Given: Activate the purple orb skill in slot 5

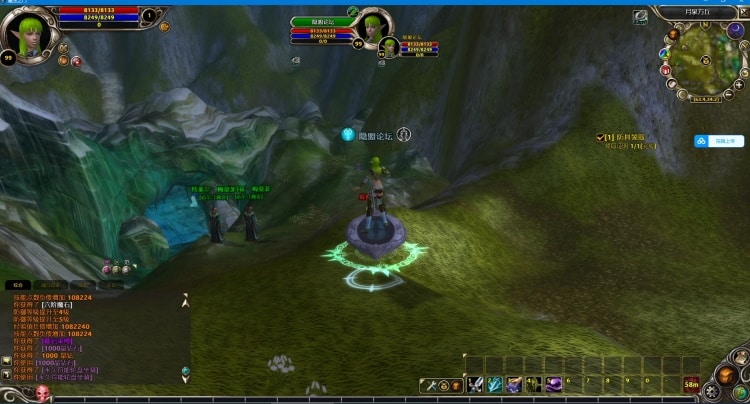Looking at the screenshot, I should (x=553, y=384).
